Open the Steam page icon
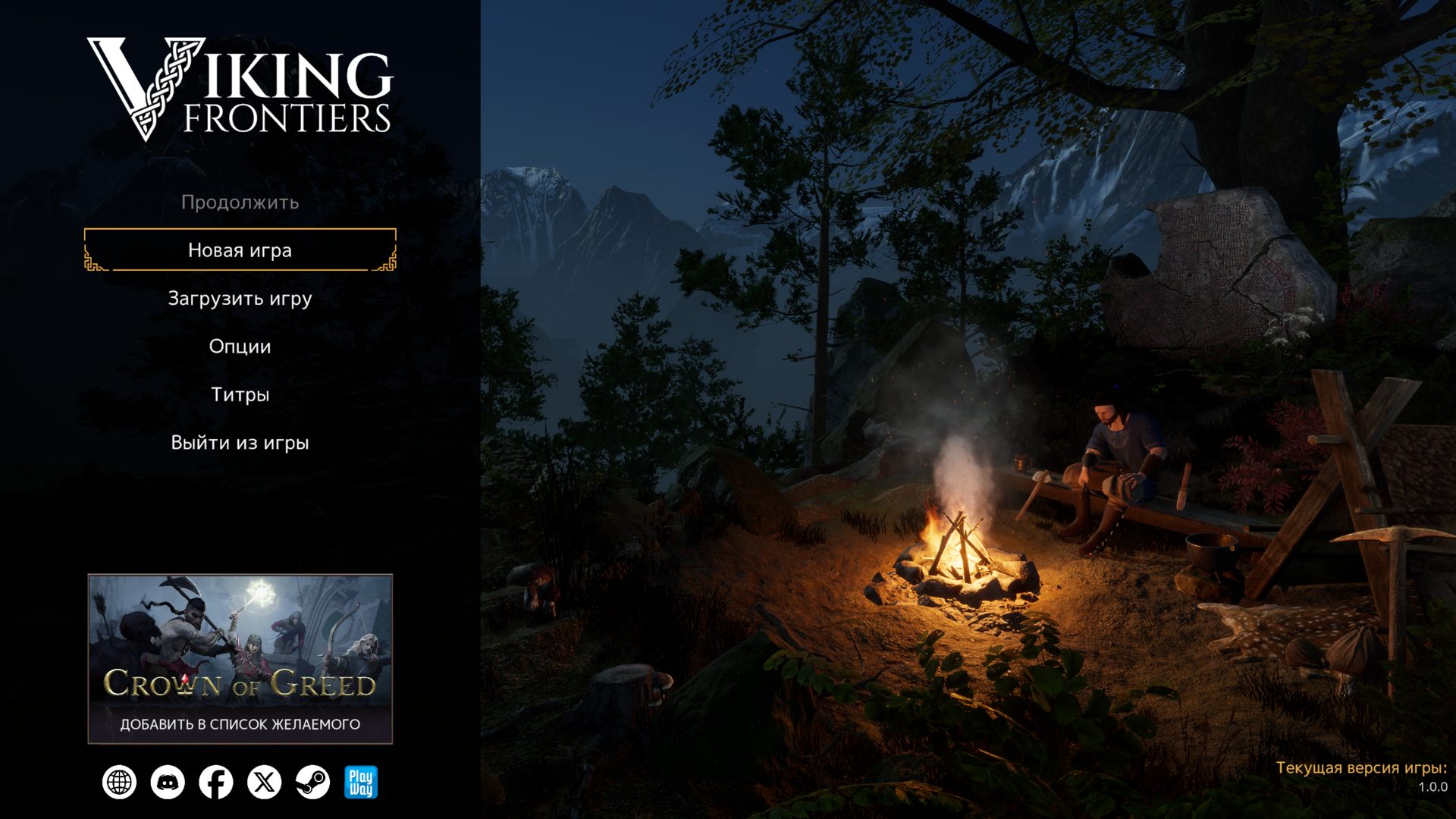Image resolution: width=1456 pixels, height=819 pixels. [x=312, y=783]
